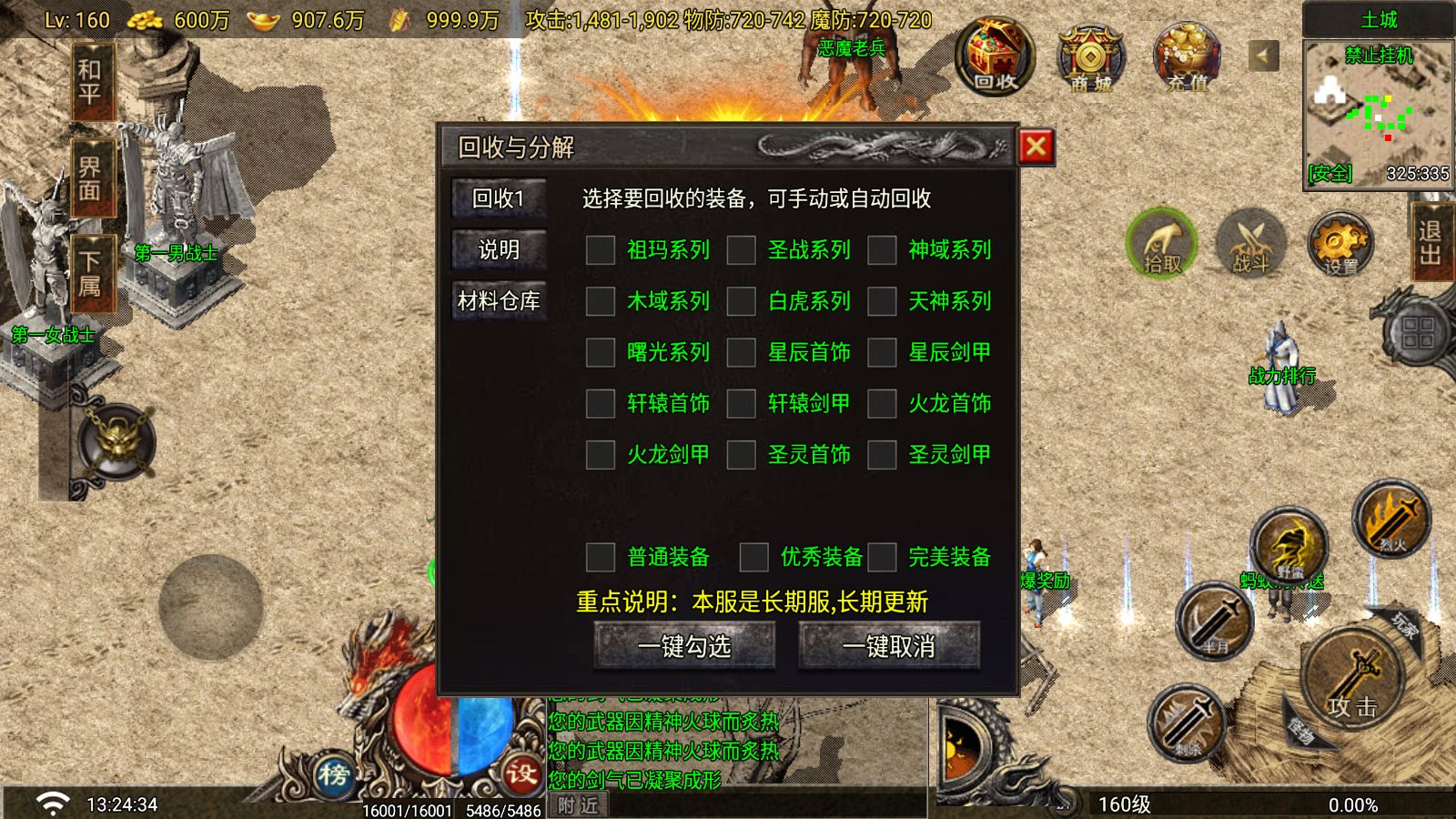Click the 0.00% experience progress bar

1353,804
